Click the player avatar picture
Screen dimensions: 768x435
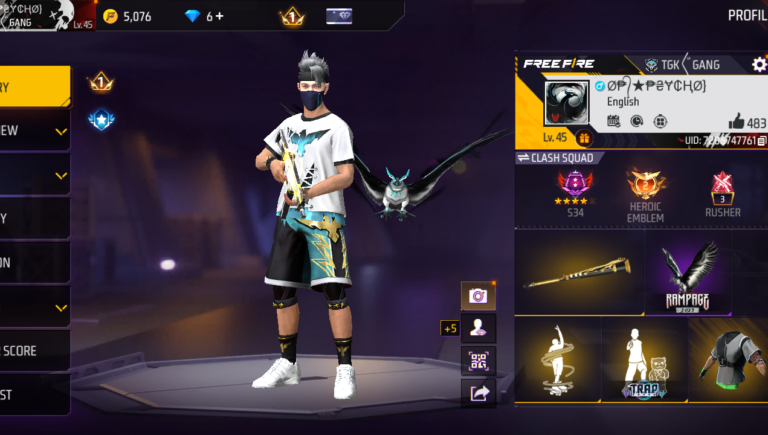[x=567, y=104]
